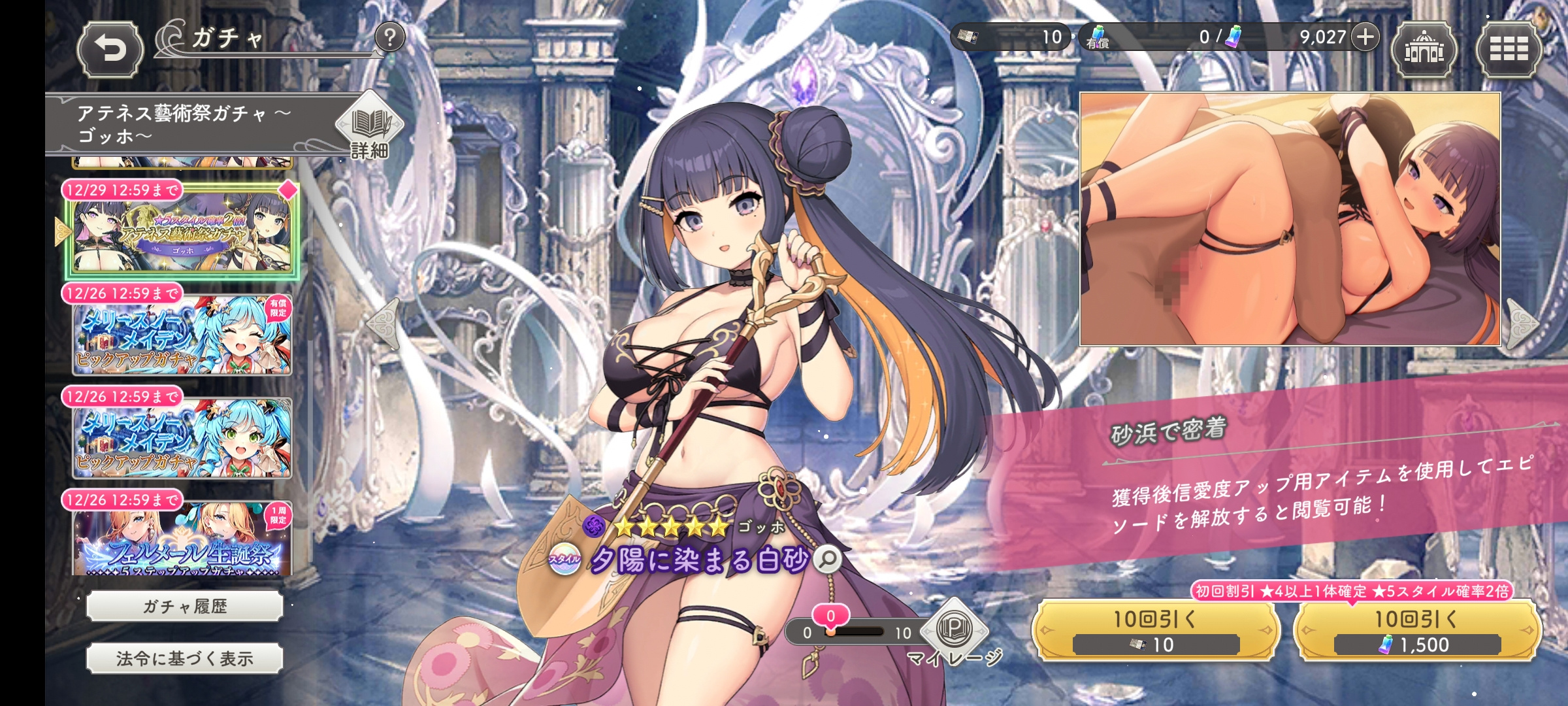The image size is (1568, 706).
Task: Choose the winking メリースノーメイデン pickup banner
Action: coord(182,335)
